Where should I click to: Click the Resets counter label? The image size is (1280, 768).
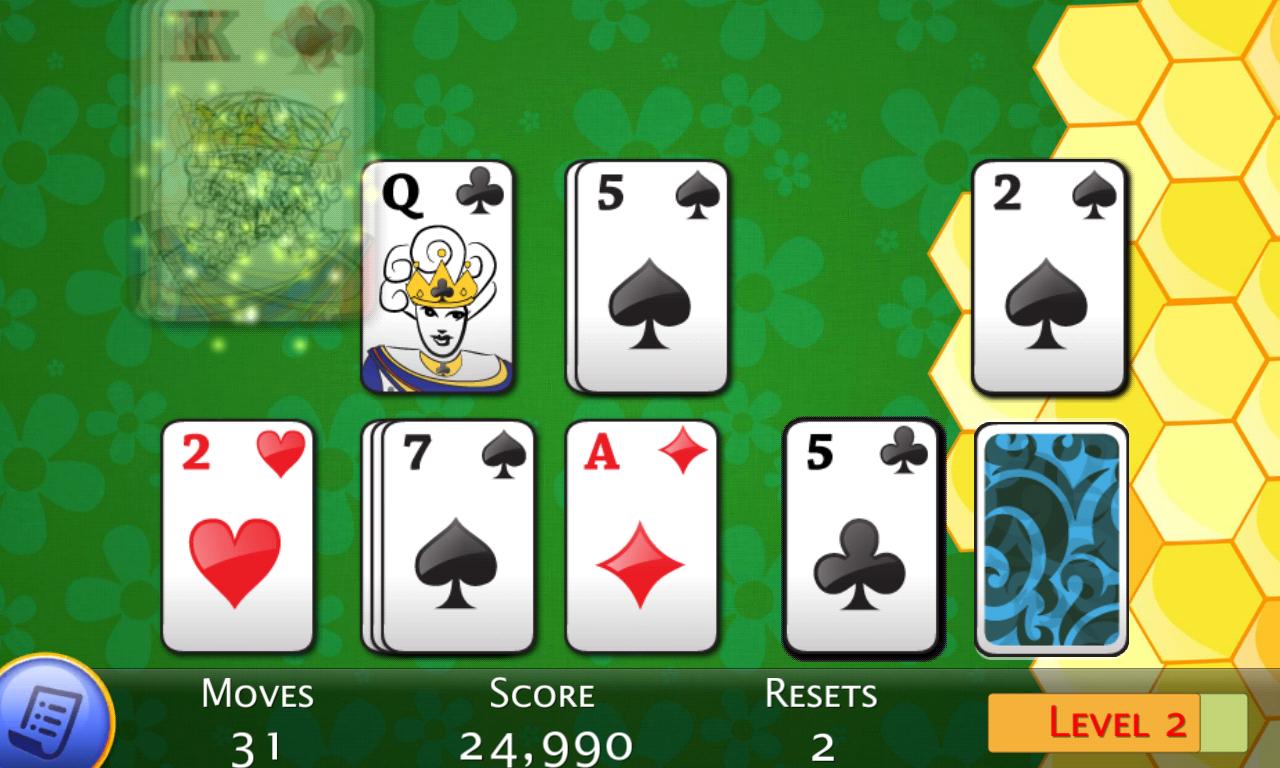822,692
